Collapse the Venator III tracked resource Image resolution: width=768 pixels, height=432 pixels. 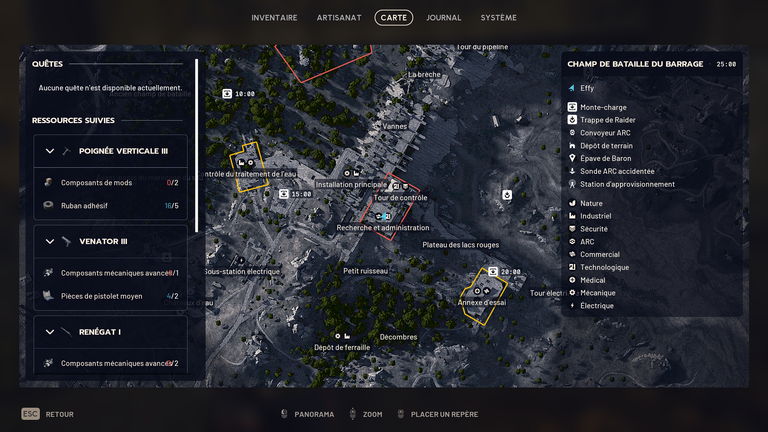click(50, 241)
